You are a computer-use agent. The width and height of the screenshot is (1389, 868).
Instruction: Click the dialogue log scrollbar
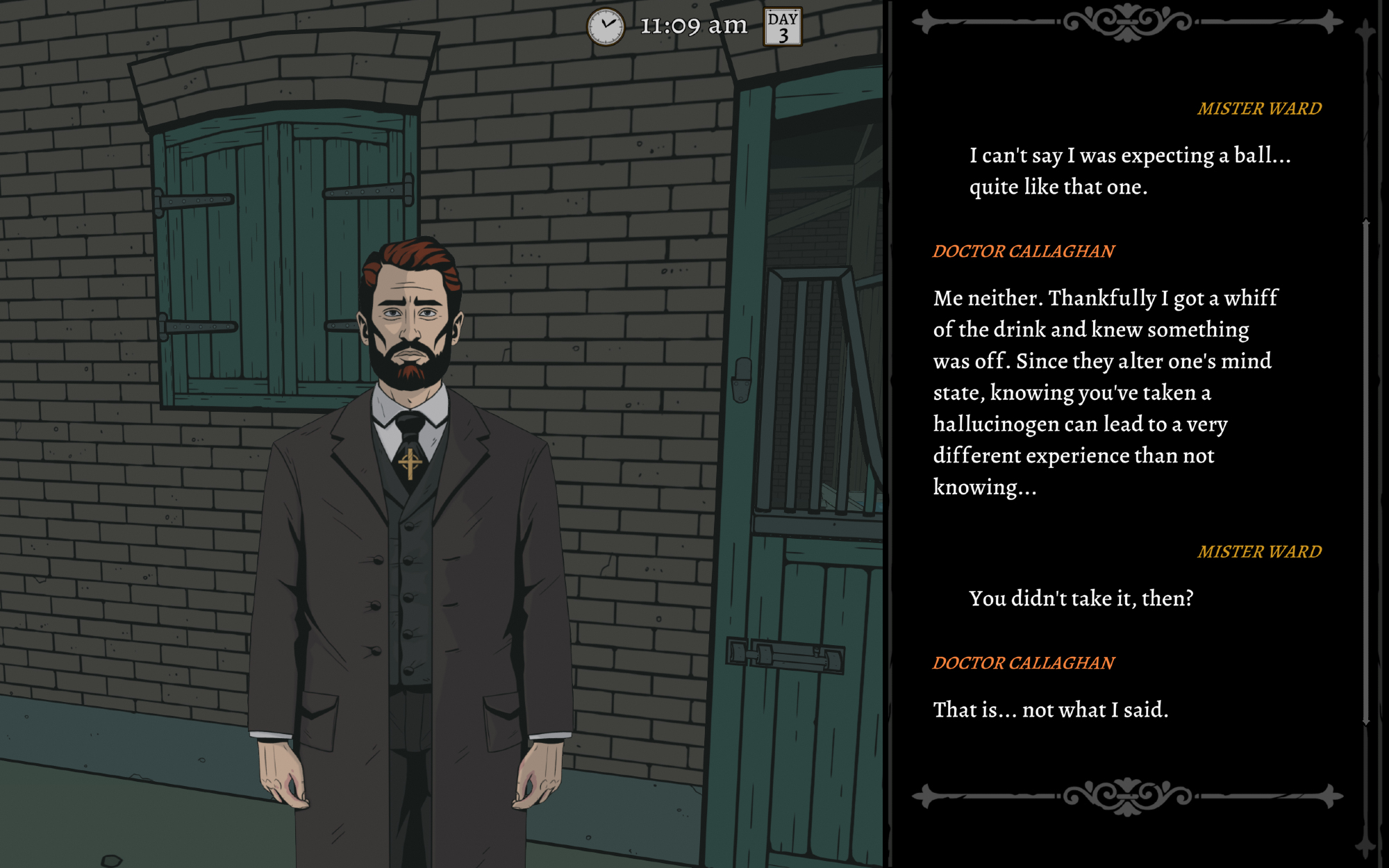tap(1365, 472)
